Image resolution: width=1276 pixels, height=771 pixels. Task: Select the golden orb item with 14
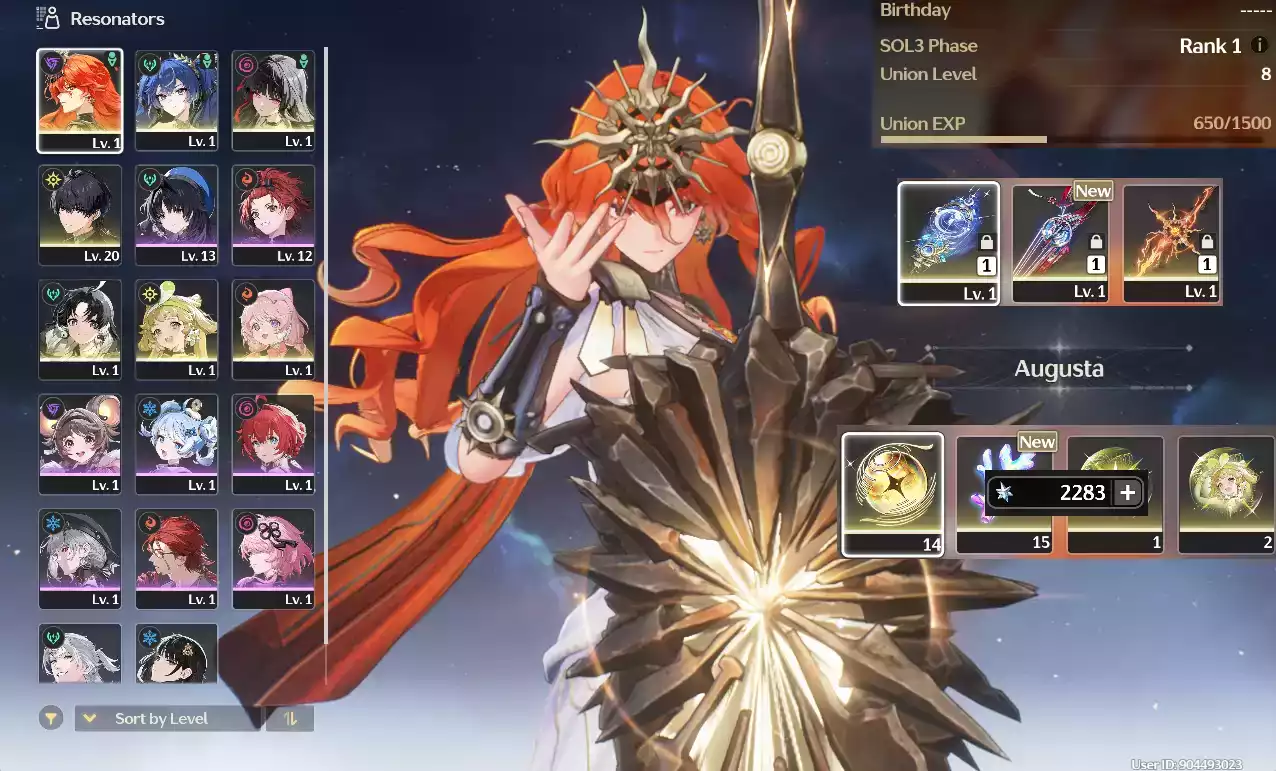(892, 494)
